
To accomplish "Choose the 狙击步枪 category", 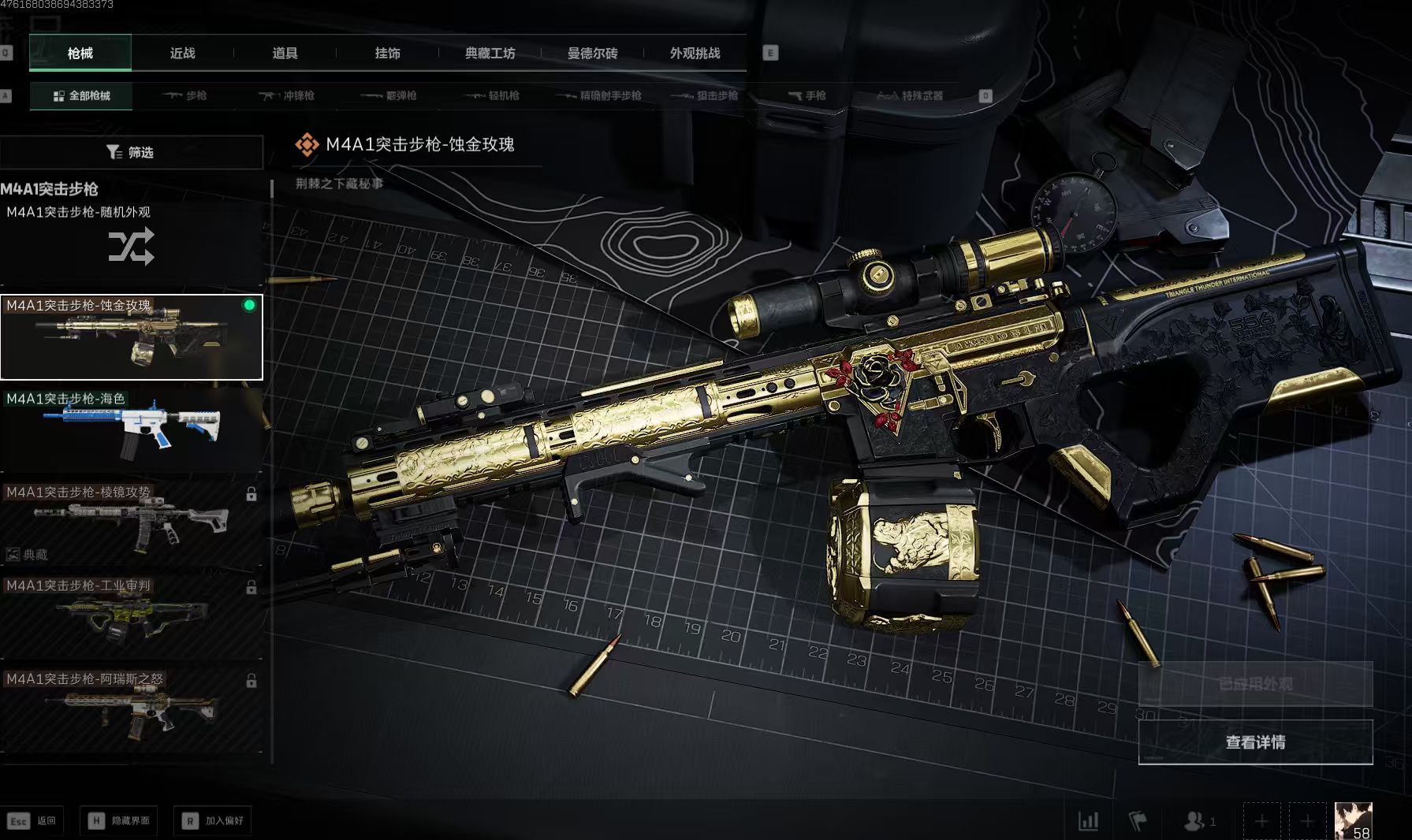I will point(705,96).
